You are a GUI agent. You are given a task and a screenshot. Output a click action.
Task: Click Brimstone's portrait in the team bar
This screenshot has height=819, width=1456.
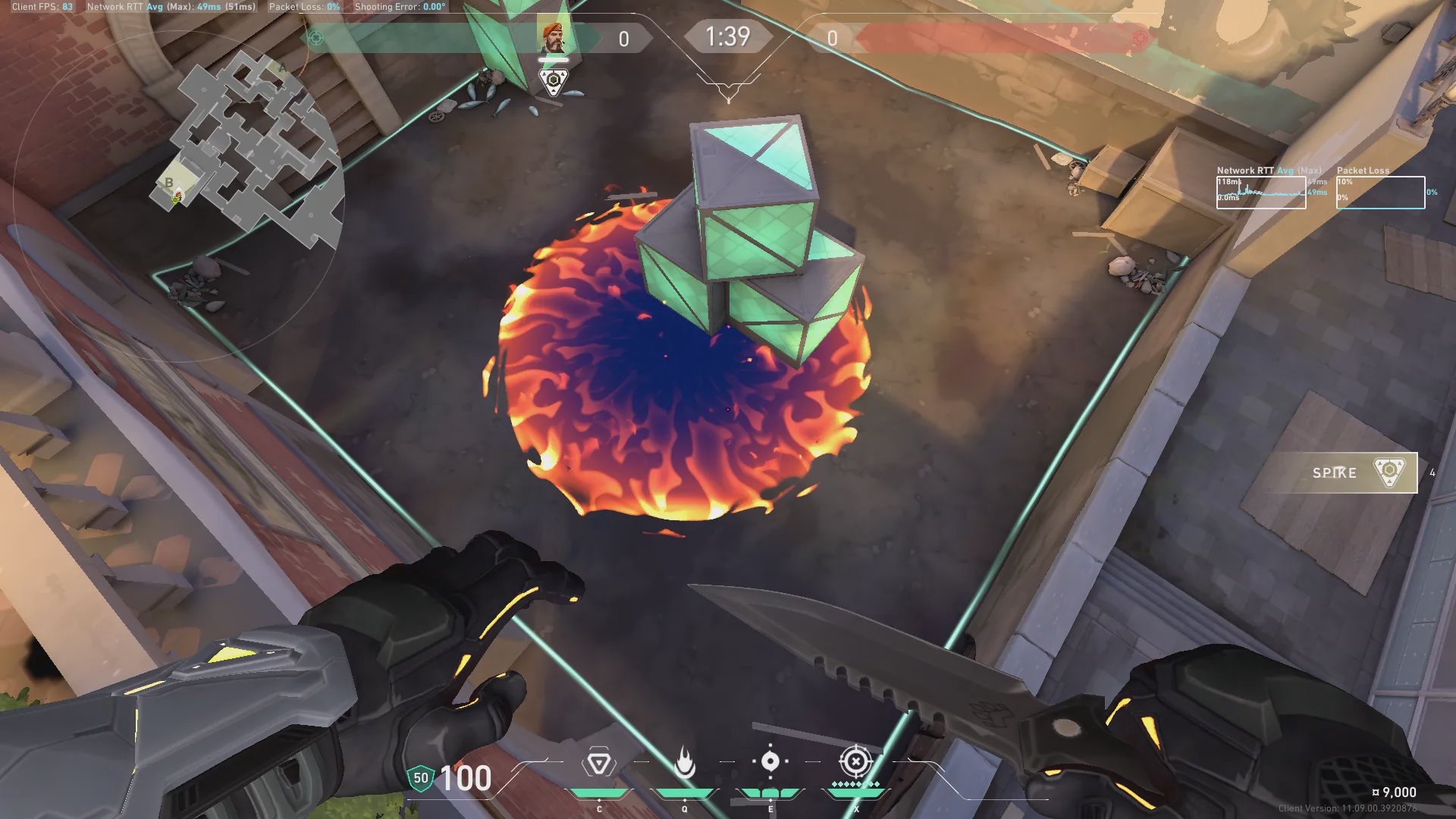pos(553,37)
